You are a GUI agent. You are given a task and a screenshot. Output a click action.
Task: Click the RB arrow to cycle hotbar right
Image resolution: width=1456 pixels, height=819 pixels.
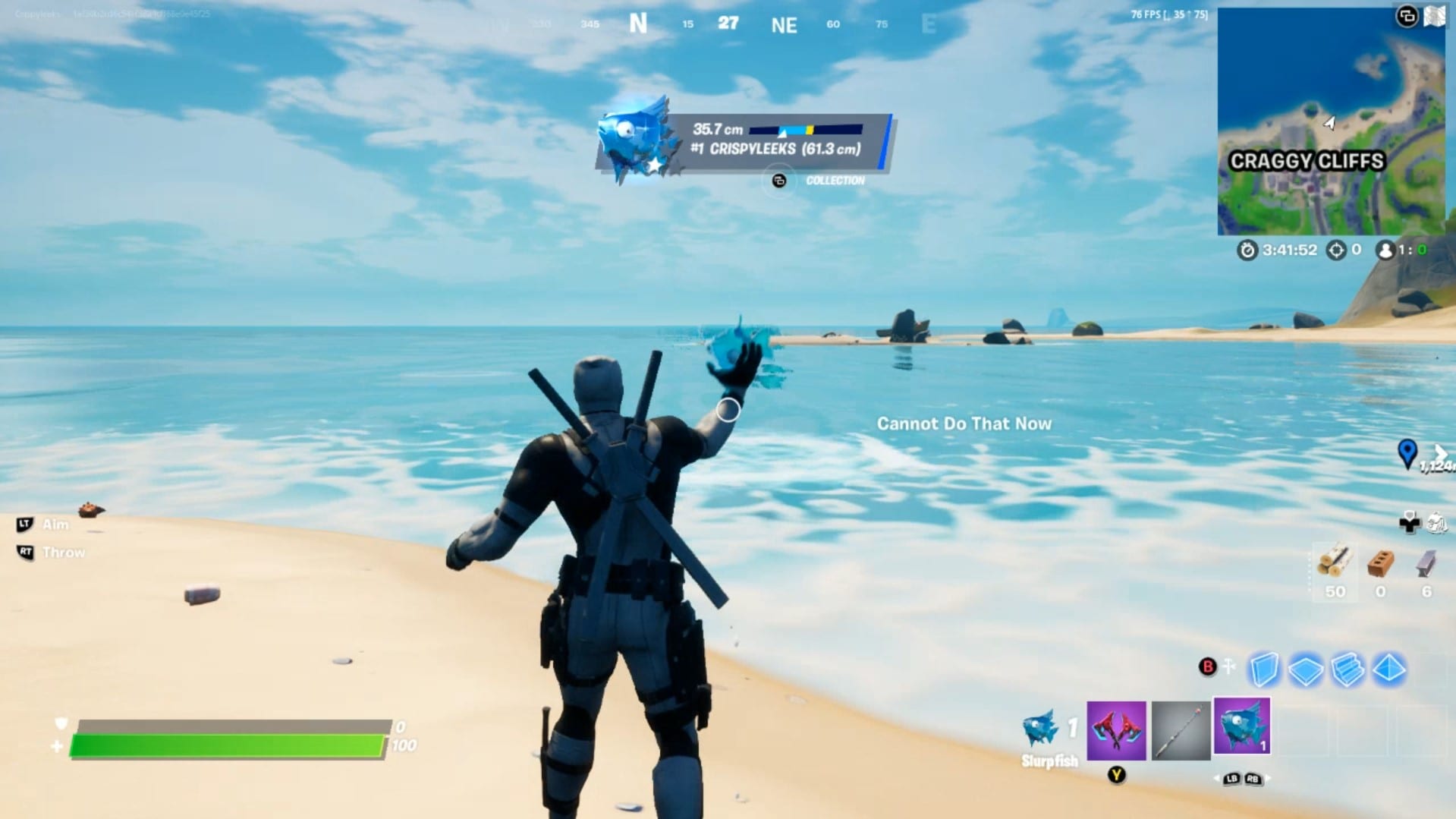tap(1253, 779)
